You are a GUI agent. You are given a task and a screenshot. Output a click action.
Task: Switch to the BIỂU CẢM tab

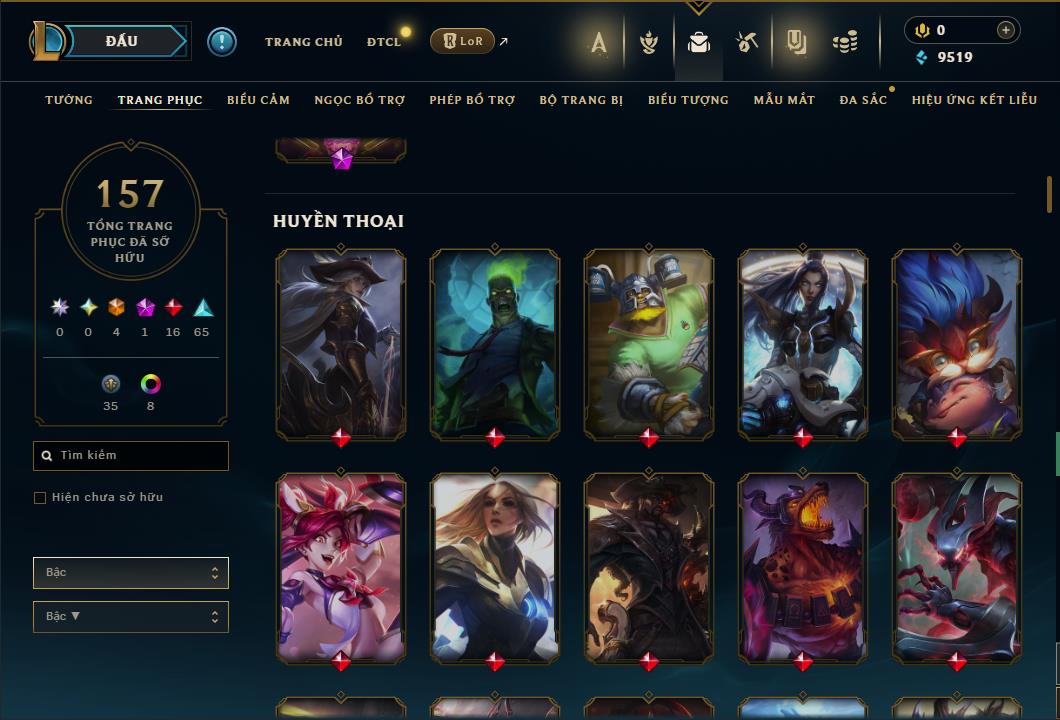[x=258, y=100]
